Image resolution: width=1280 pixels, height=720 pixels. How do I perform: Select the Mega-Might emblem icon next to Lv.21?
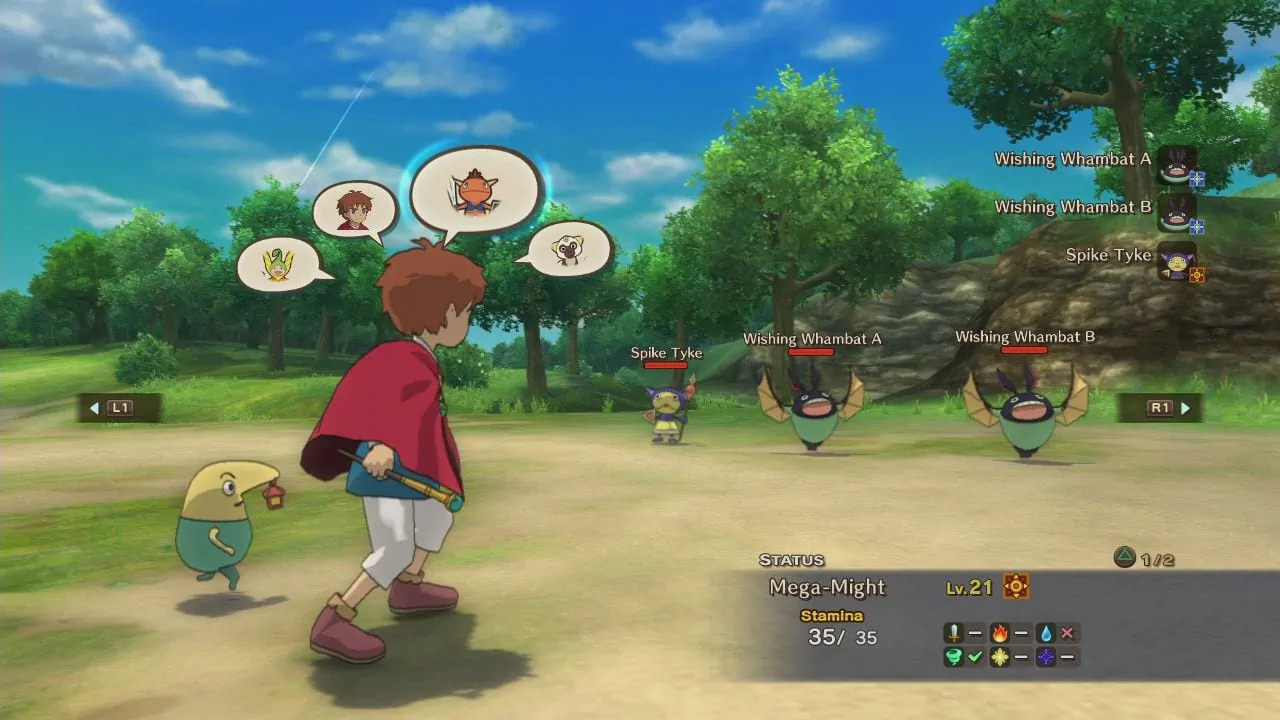[1018, 588]
